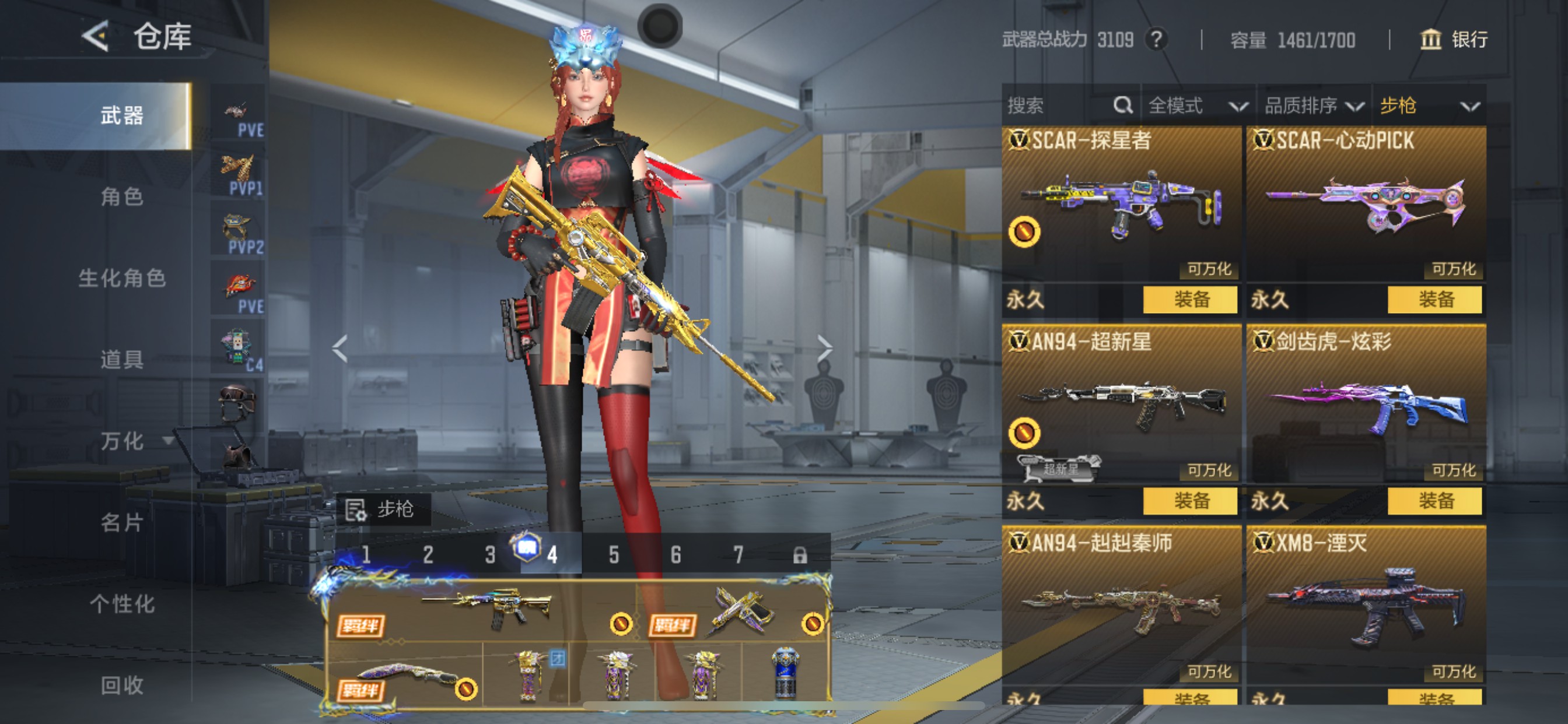This screenshot has height=724, width=1568.
Task: Rotate character with the right arrow
Action: coord(824,348)
